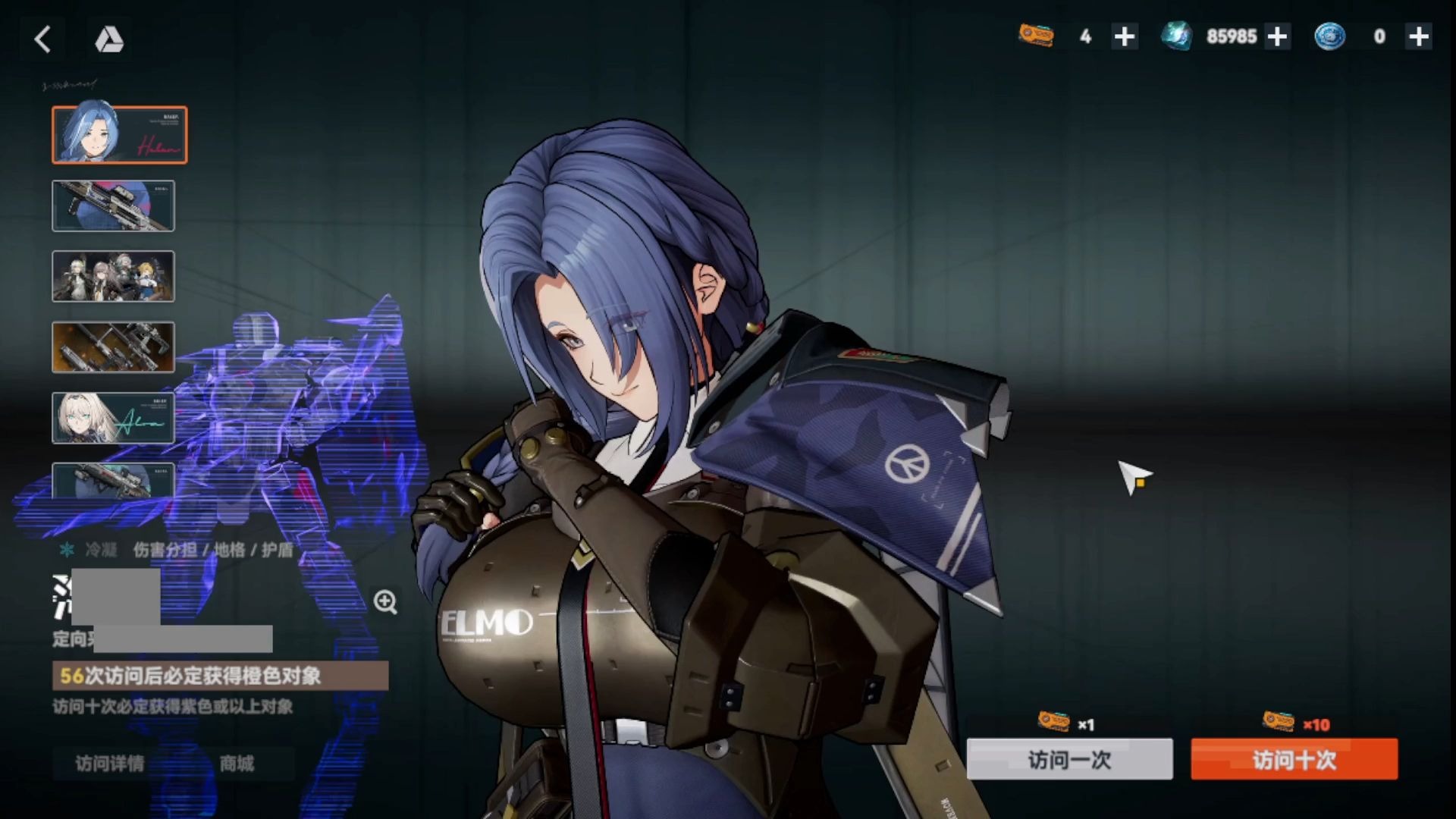Open 访问详情 access details
Image resolution: width=1456 pixels, height=819 pixels.
[110, 764]
